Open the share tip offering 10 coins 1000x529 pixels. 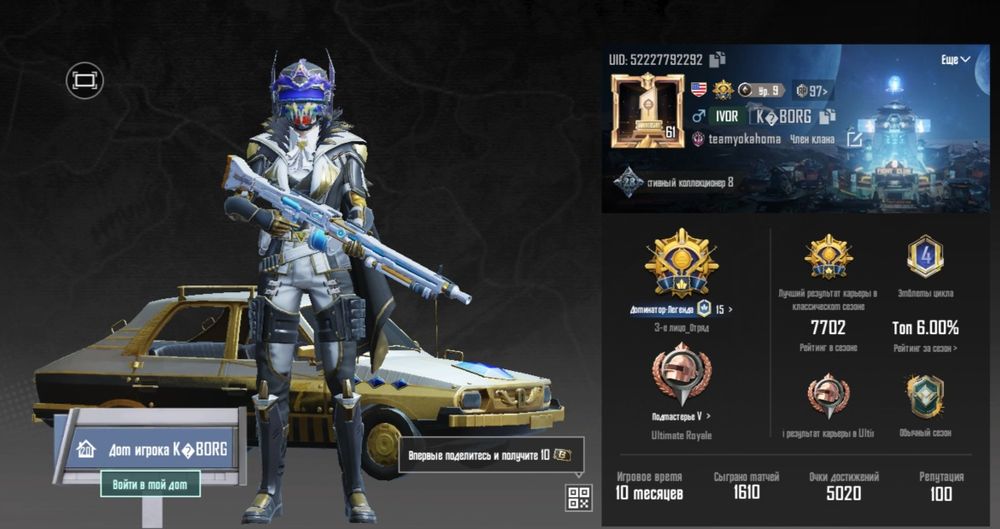pyautogui.click(x=491, y=455)
